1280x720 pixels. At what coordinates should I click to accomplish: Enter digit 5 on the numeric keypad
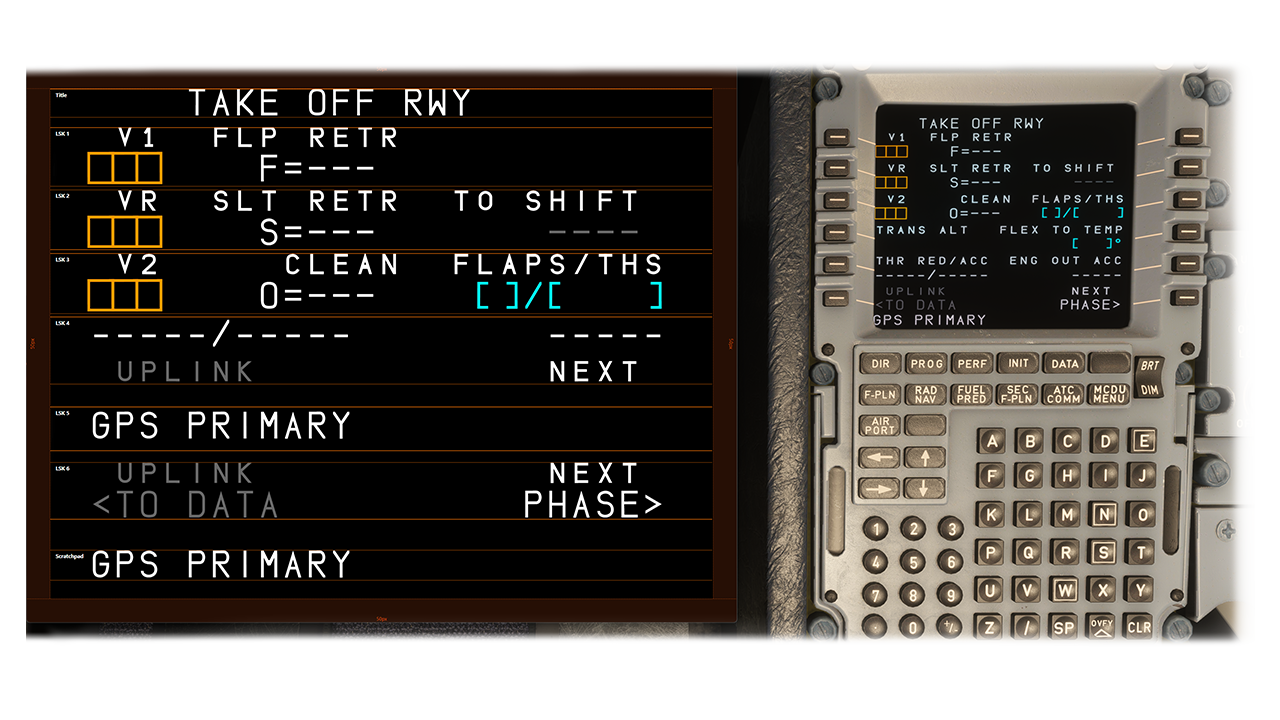point(912,562)
